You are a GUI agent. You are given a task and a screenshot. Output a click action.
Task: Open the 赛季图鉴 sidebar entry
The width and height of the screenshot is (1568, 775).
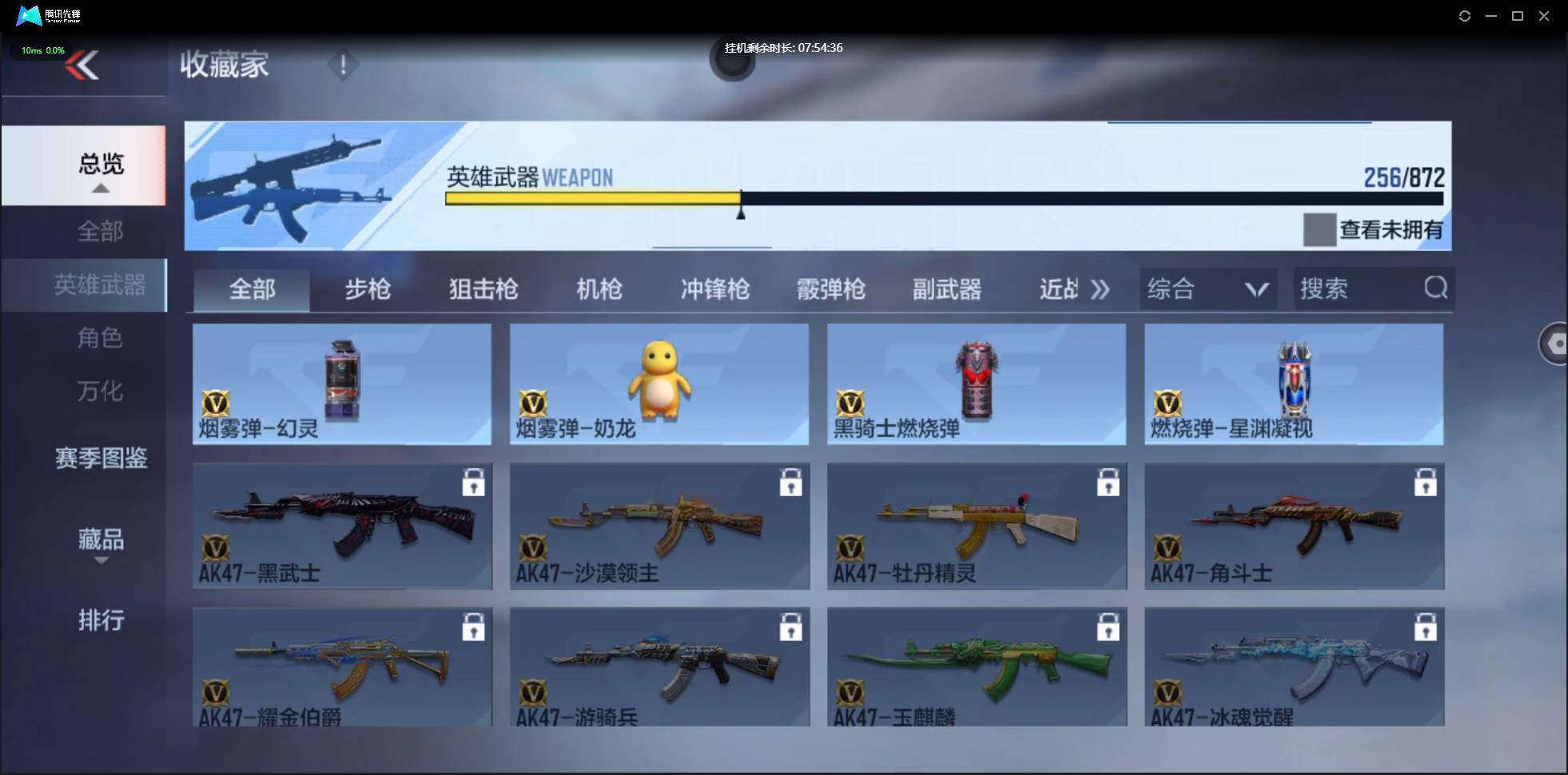point(101,459)
